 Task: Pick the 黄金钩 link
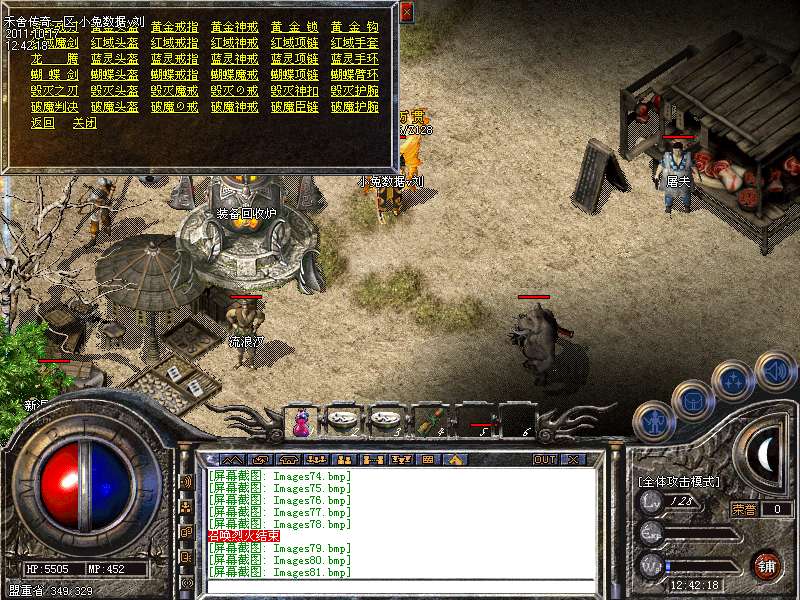click(x=354, y=27)
